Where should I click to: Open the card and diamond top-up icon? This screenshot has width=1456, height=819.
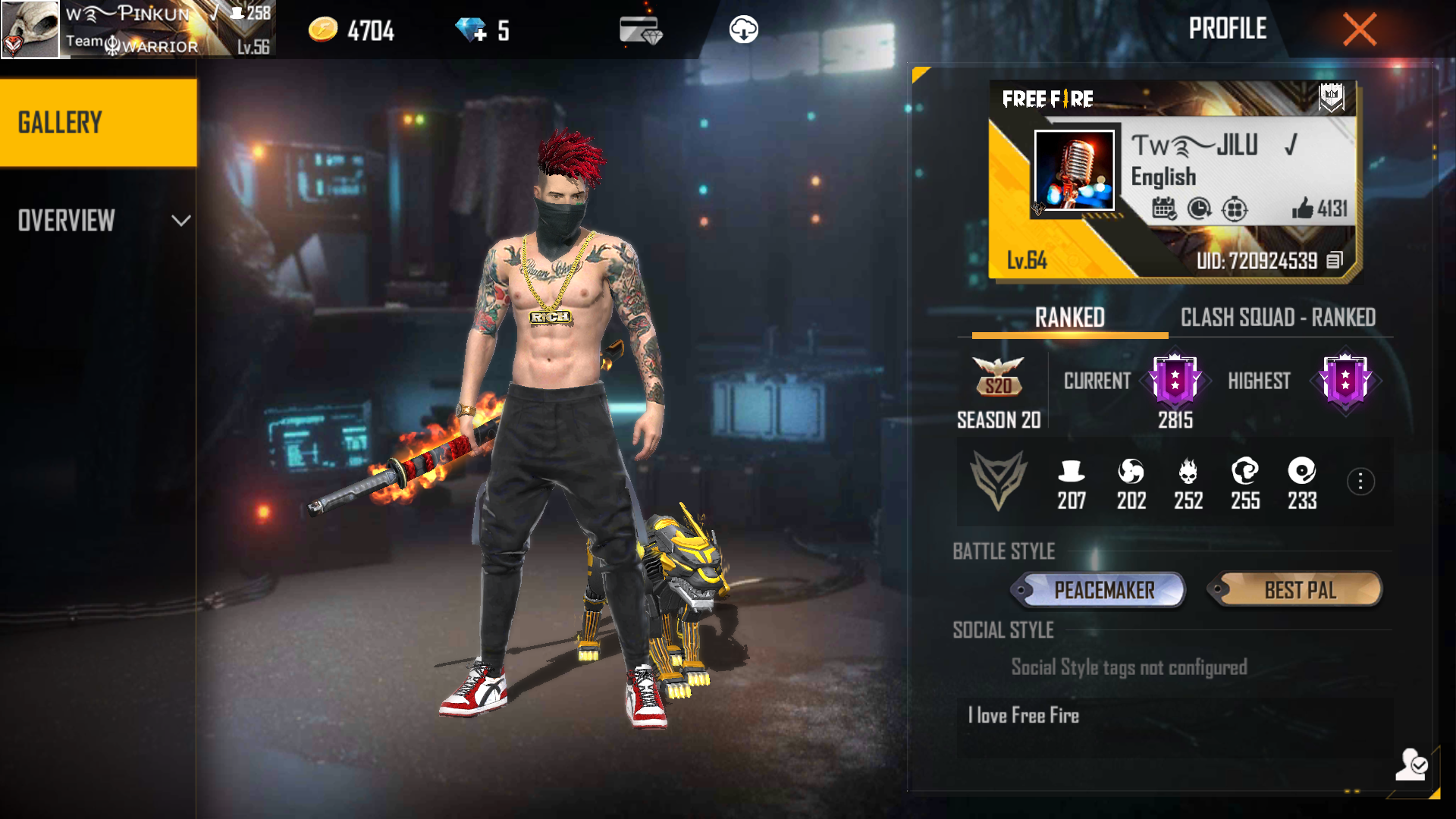pos(640,30)
